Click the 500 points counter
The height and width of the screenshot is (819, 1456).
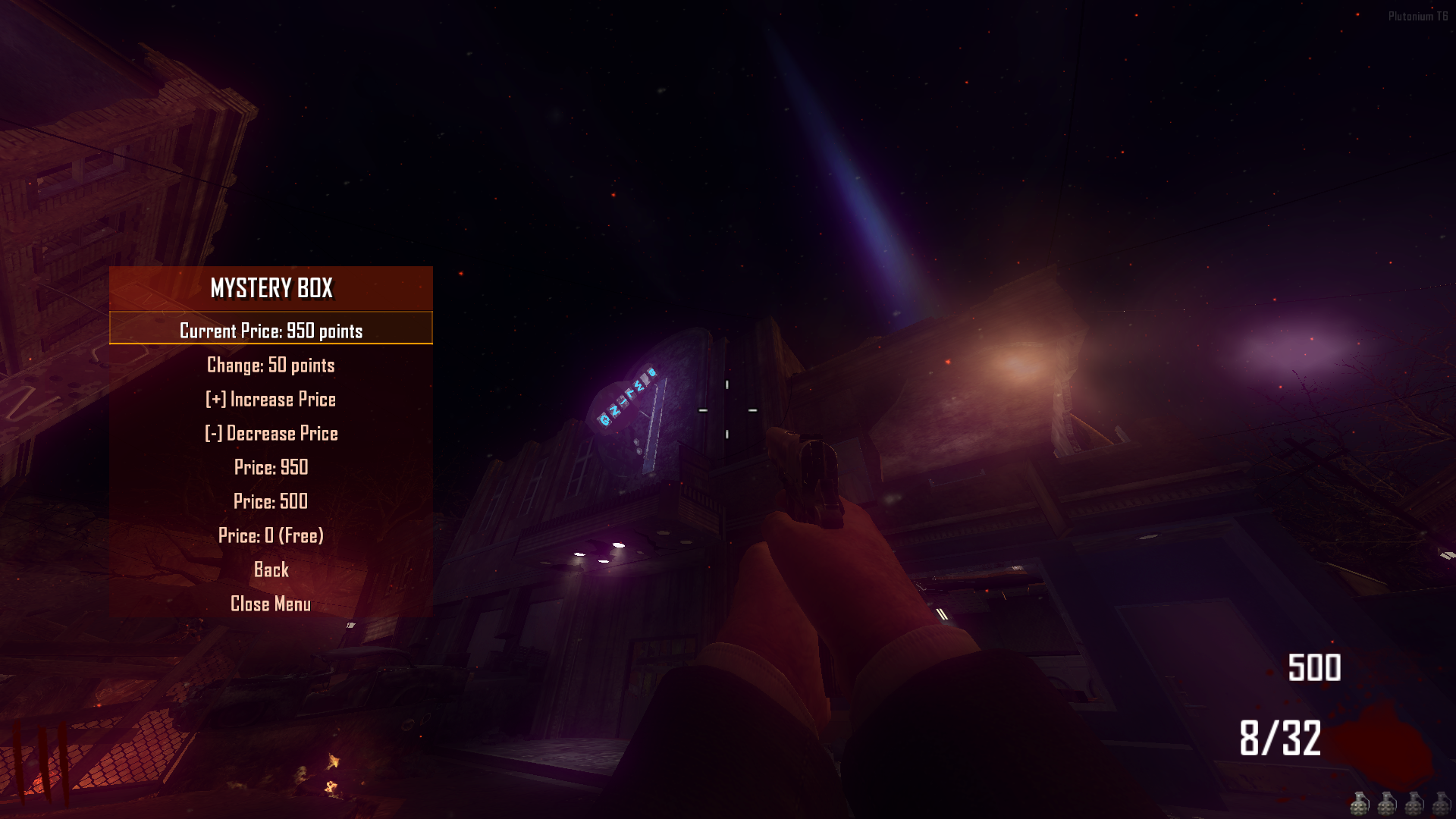[x=1314, y=669]
